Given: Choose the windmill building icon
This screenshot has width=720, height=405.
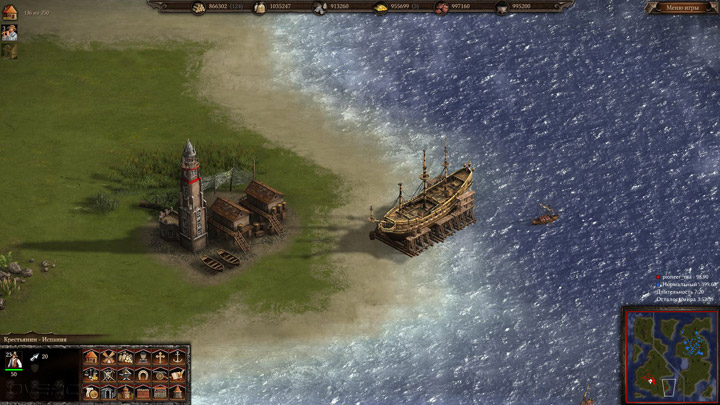Looking at the screenshot, I should [109, 358].
